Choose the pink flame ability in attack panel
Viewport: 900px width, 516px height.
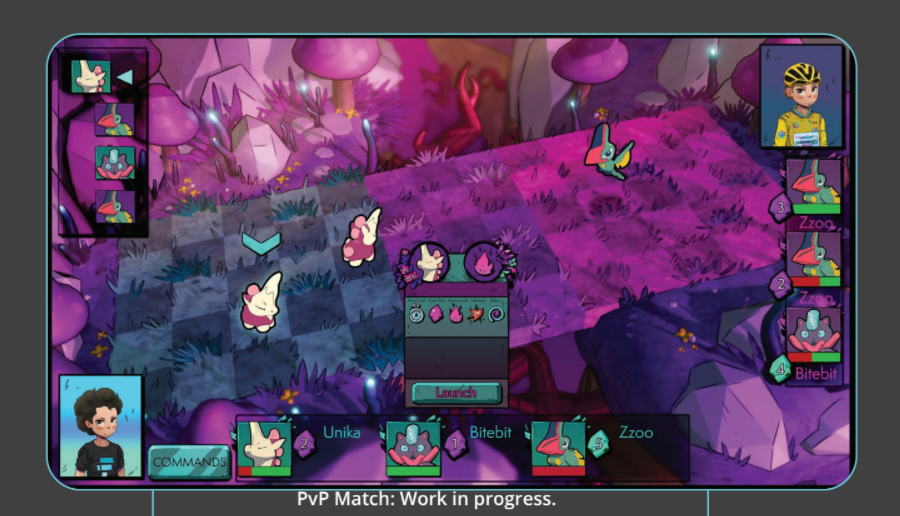[x=482, y=264]
